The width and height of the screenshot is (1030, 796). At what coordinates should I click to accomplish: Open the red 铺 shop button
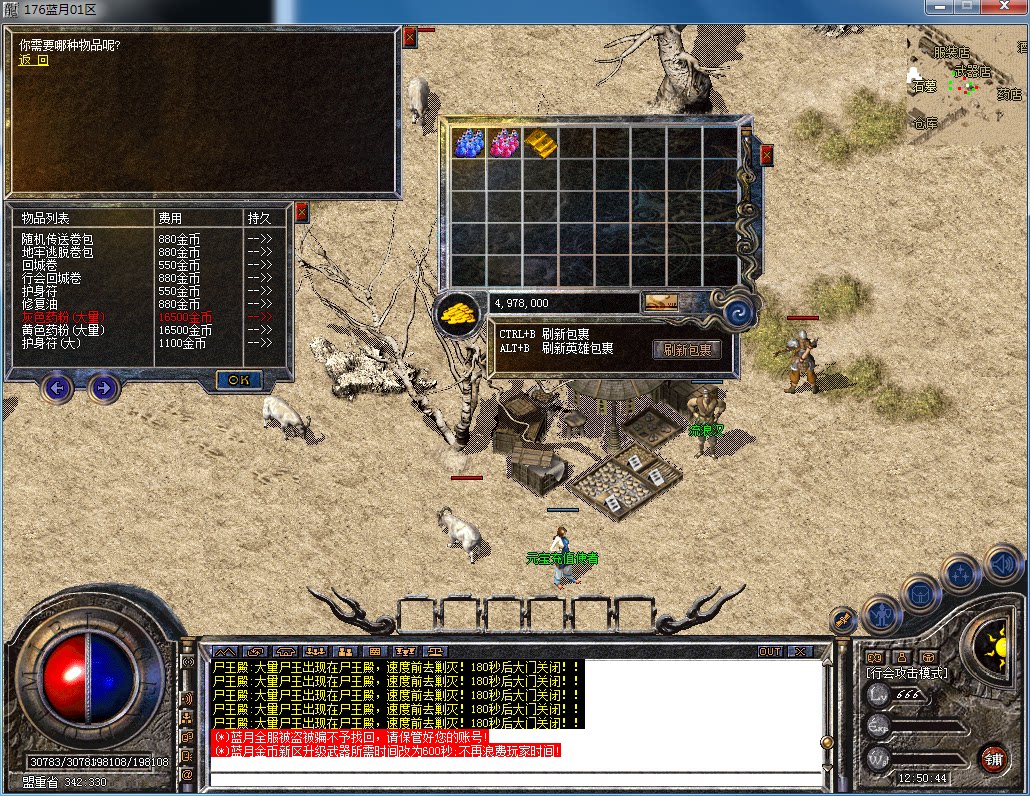pos(993,759)
